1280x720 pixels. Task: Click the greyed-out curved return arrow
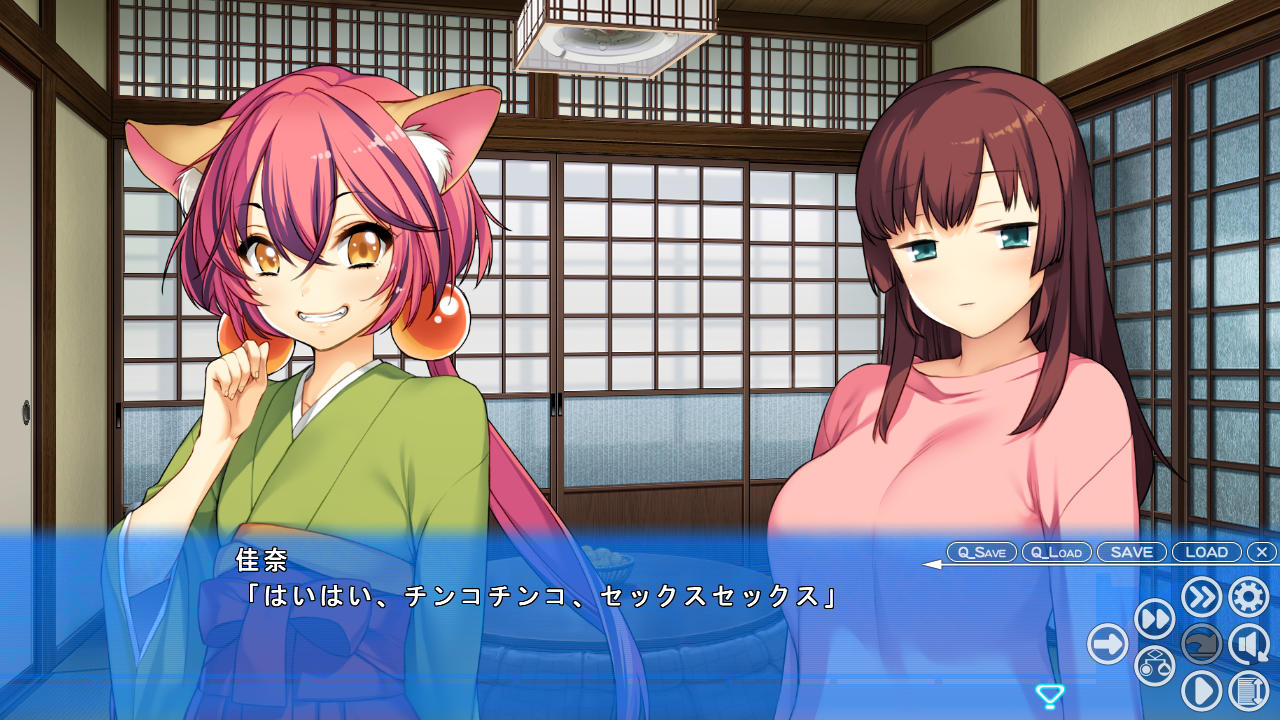pos(1201,644)
